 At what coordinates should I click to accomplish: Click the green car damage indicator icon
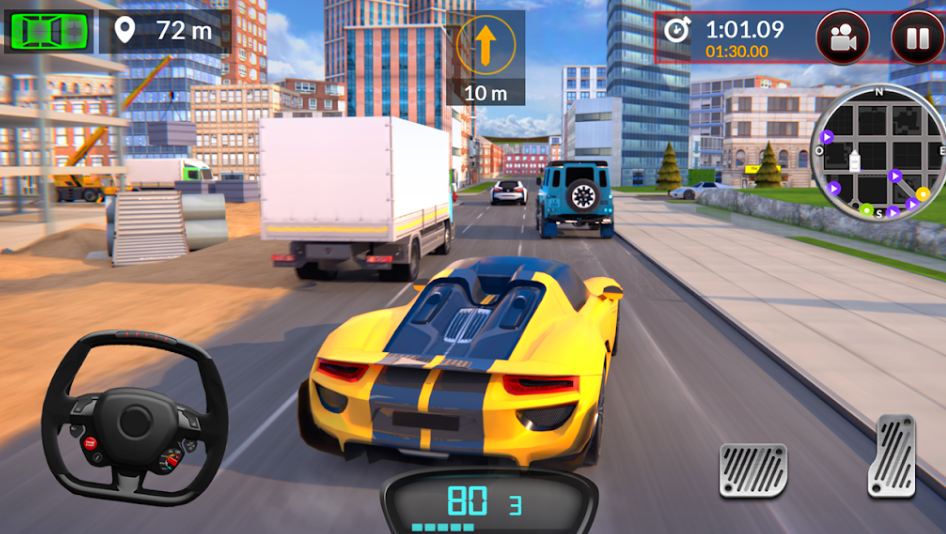(x=48, y=30)
